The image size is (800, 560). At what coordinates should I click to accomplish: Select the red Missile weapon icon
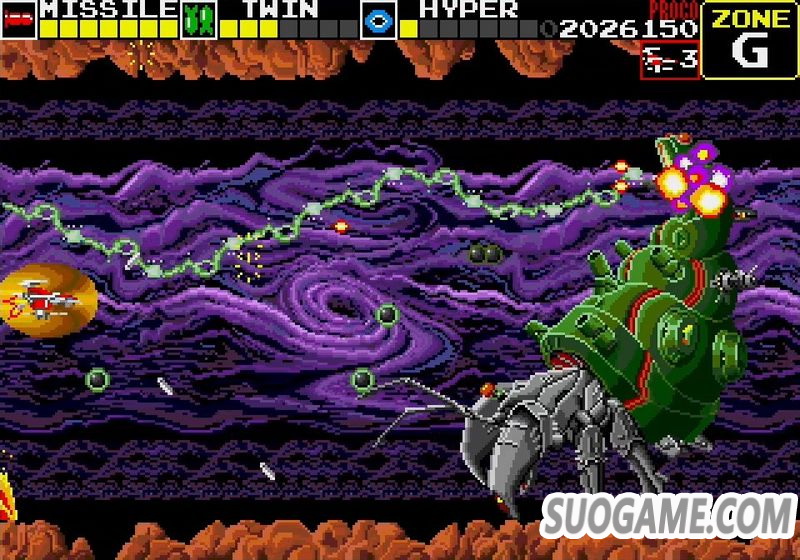20,20
